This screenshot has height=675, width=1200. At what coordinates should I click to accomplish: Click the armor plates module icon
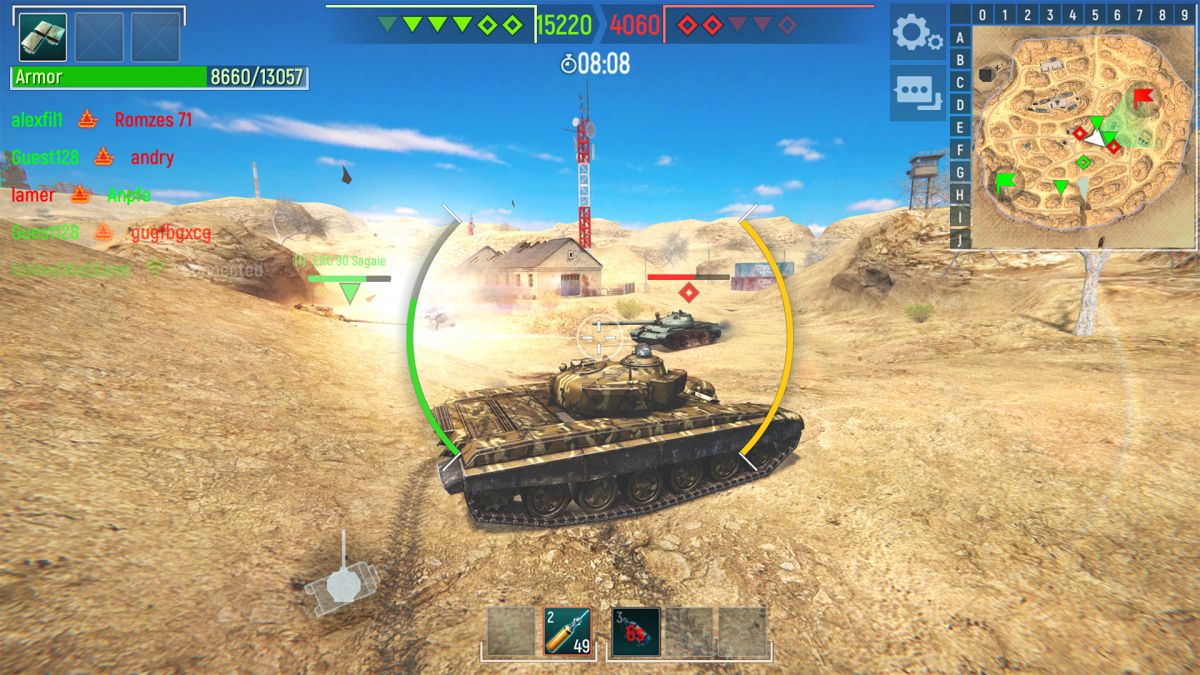click(x=43, y=37)
